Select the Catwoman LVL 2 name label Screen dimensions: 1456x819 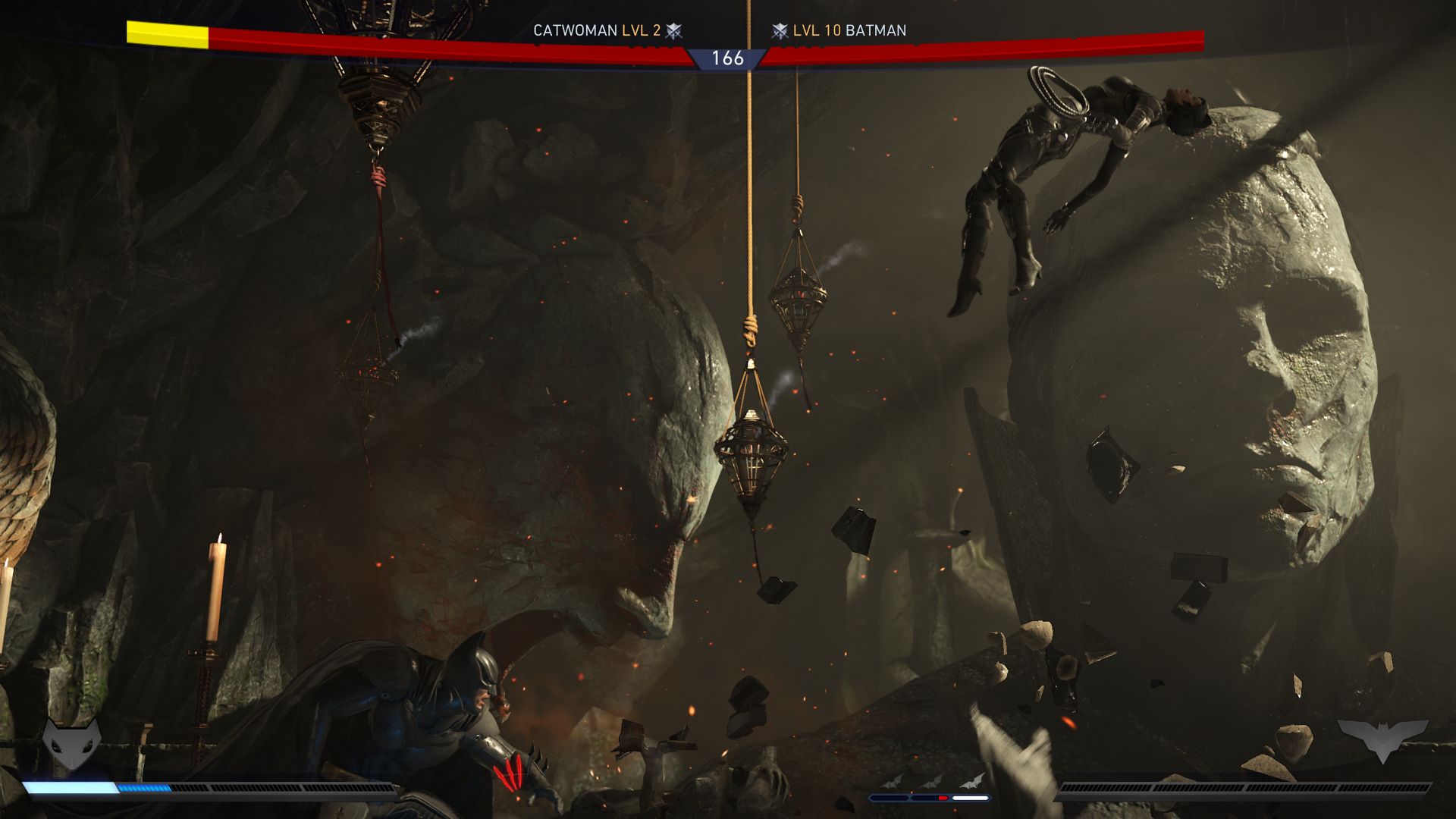click(x=597, y=31)
